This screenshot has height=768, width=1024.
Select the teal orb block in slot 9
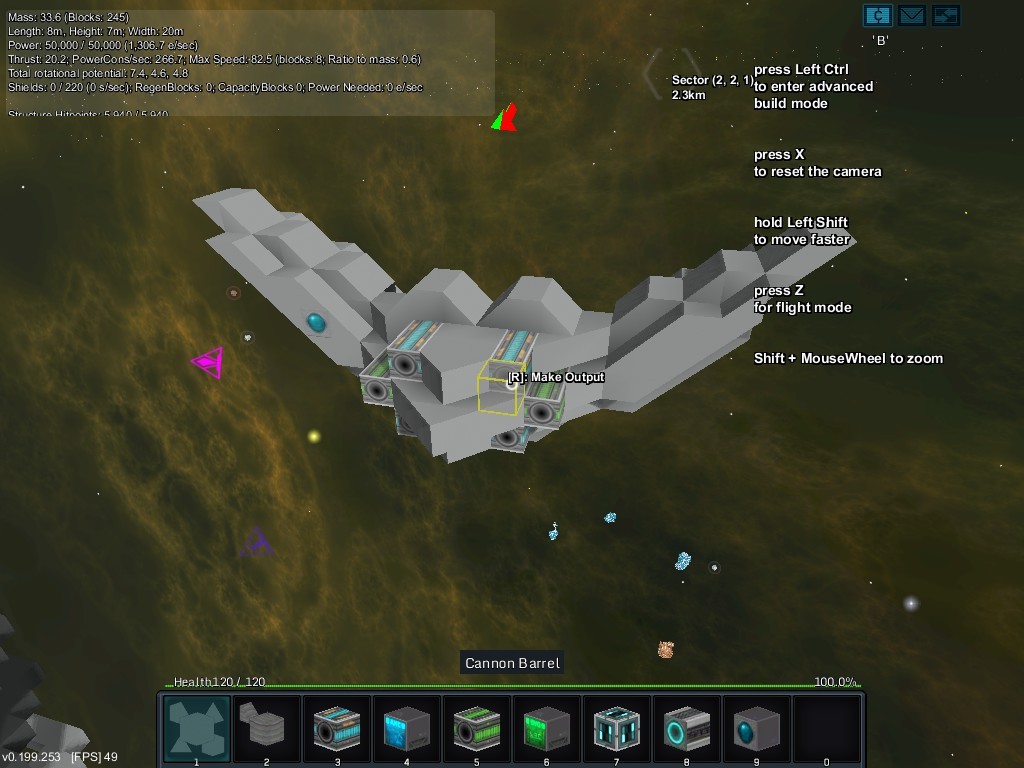[757, 729]
